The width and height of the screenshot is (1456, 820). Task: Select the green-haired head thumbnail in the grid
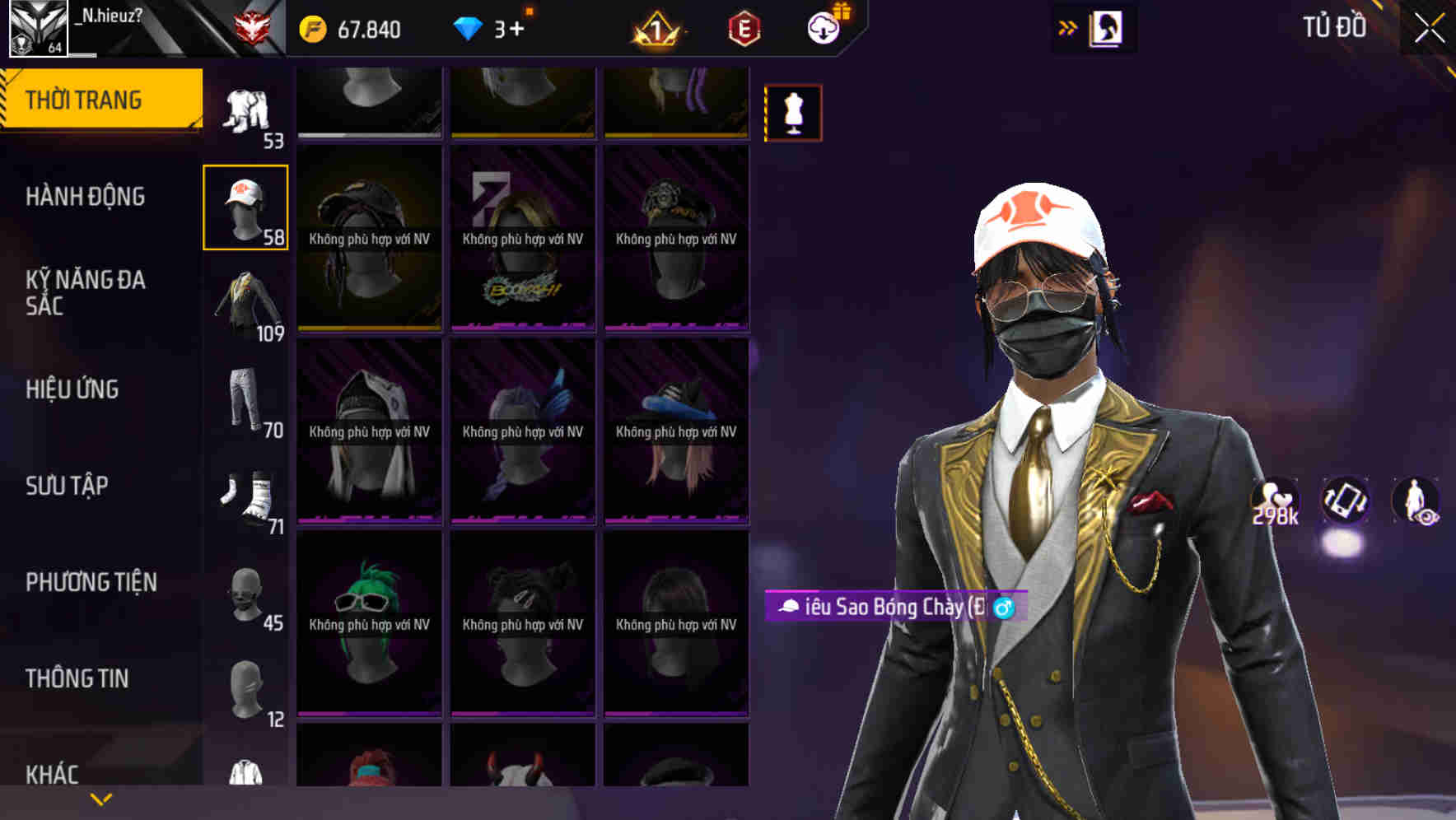368,622
